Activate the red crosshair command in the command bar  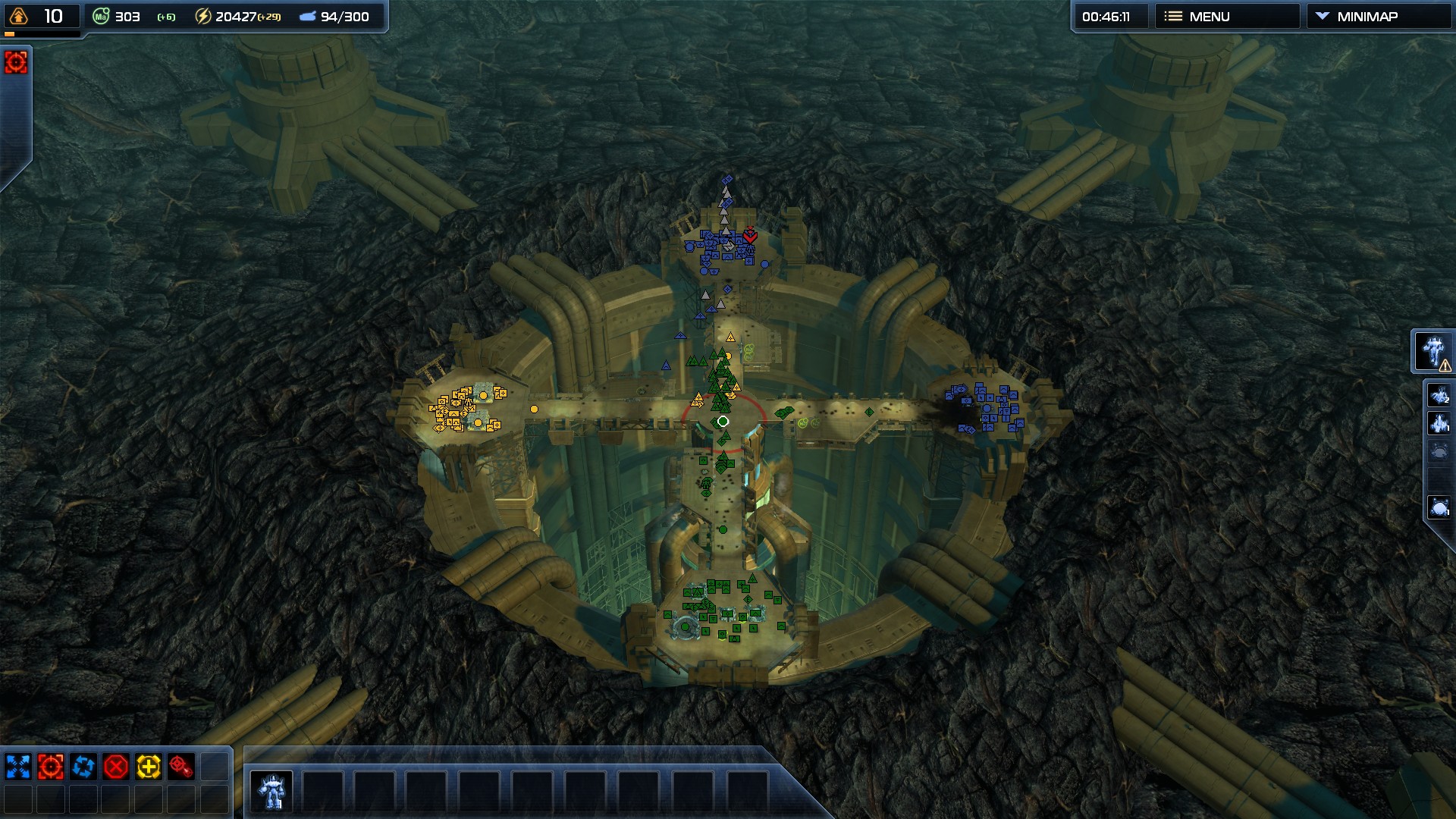[x=51, y=767]
